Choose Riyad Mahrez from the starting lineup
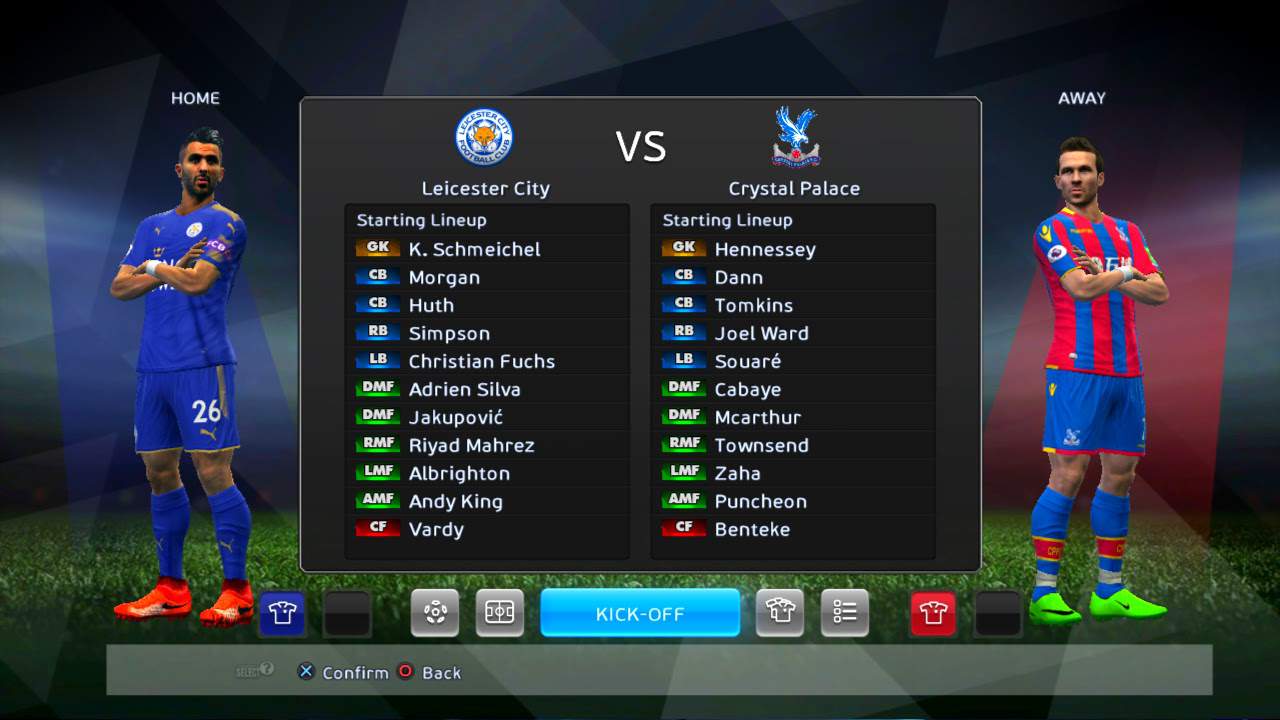Screen dimensions: 1280x720 point(471,445)
